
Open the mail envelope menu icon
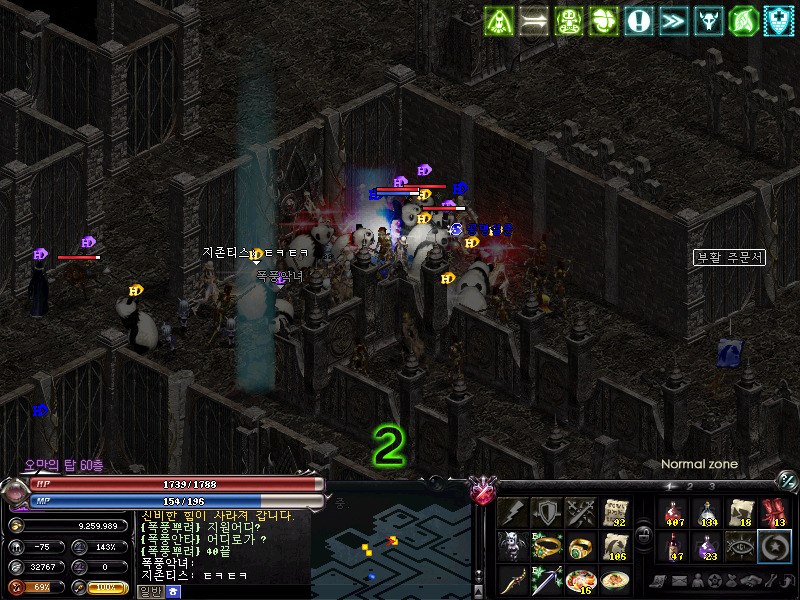coord(680,581)
